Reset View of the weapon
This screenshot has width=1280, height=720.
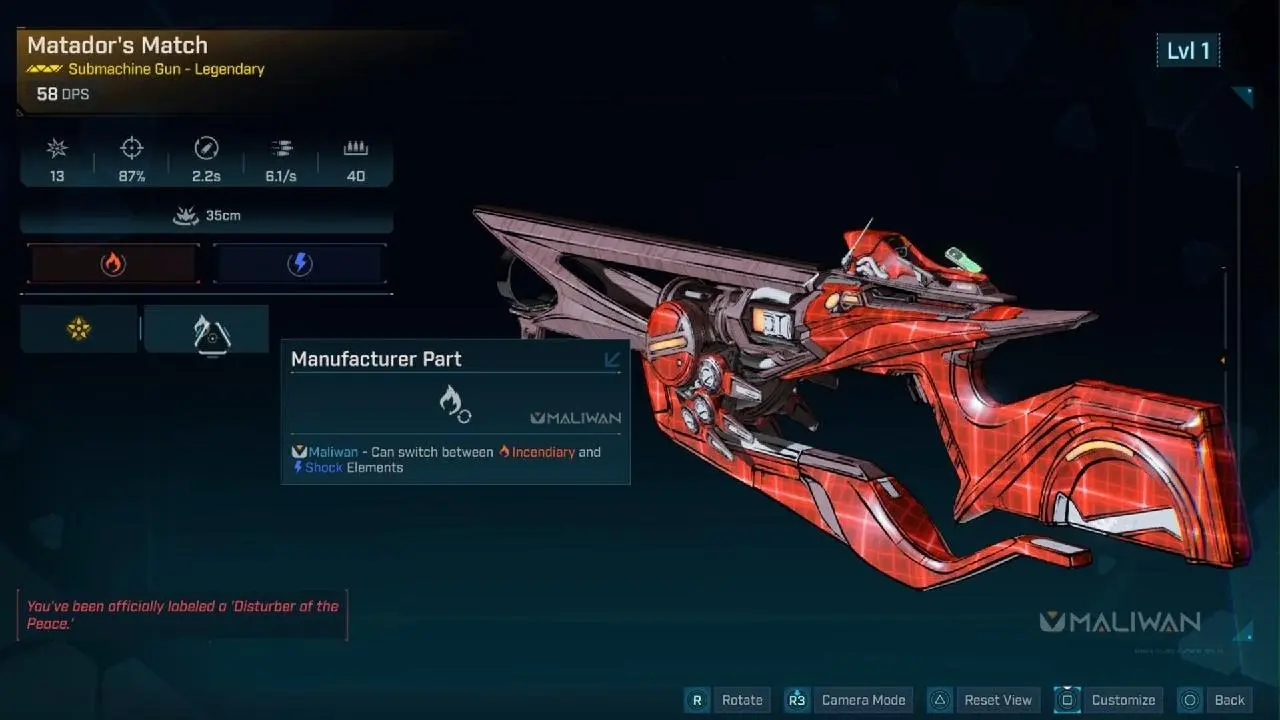[983, 700]
